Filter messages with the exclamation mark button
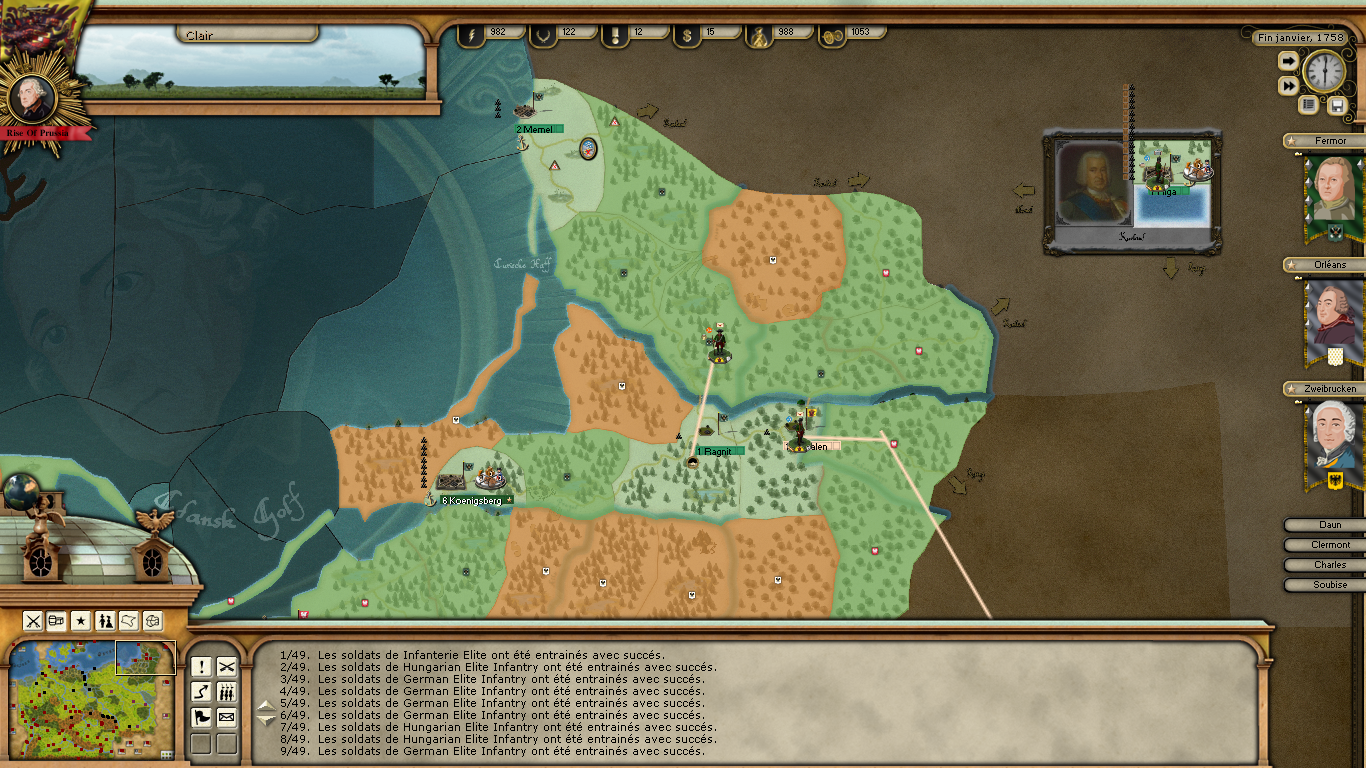The width and height of the screenshot is (1366, 768). pos(202,667)
